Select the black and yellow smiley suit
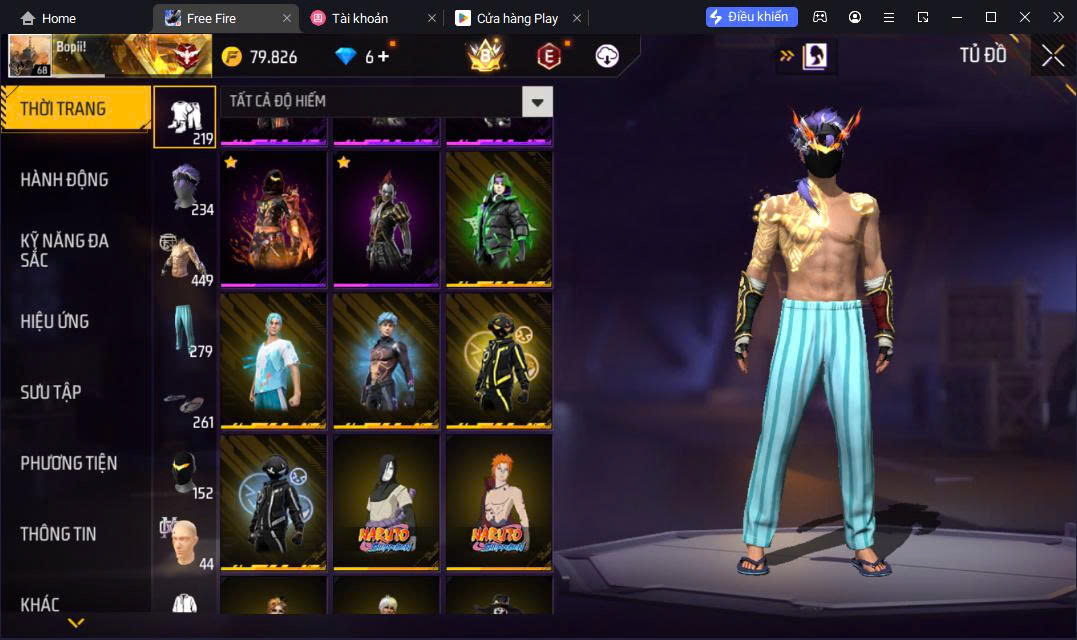The width and height of the screenshot is (1077, 640). coord(499,360)
